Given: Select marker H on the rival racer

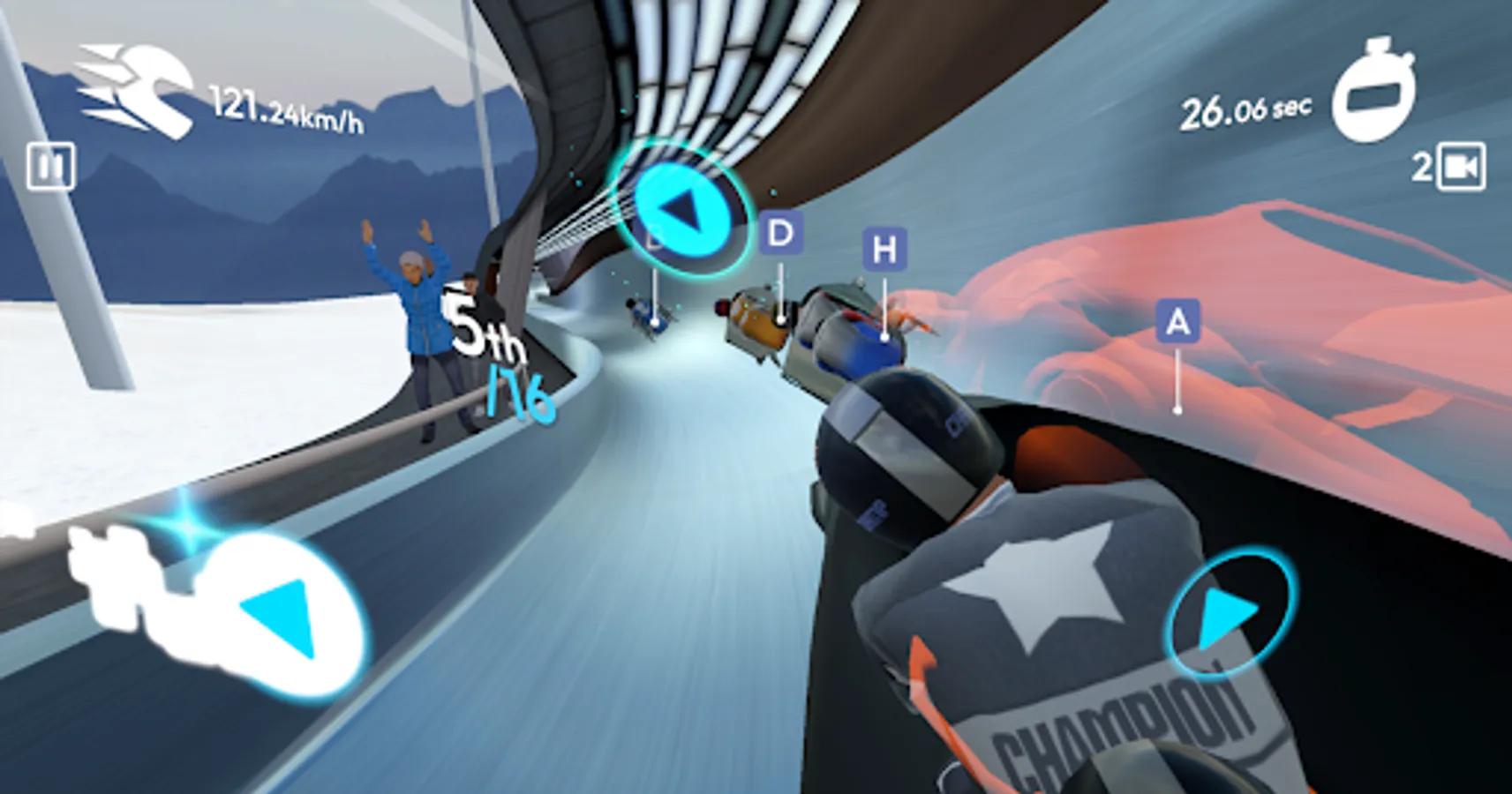Looking at the screenshot, I should coord(884,249).
